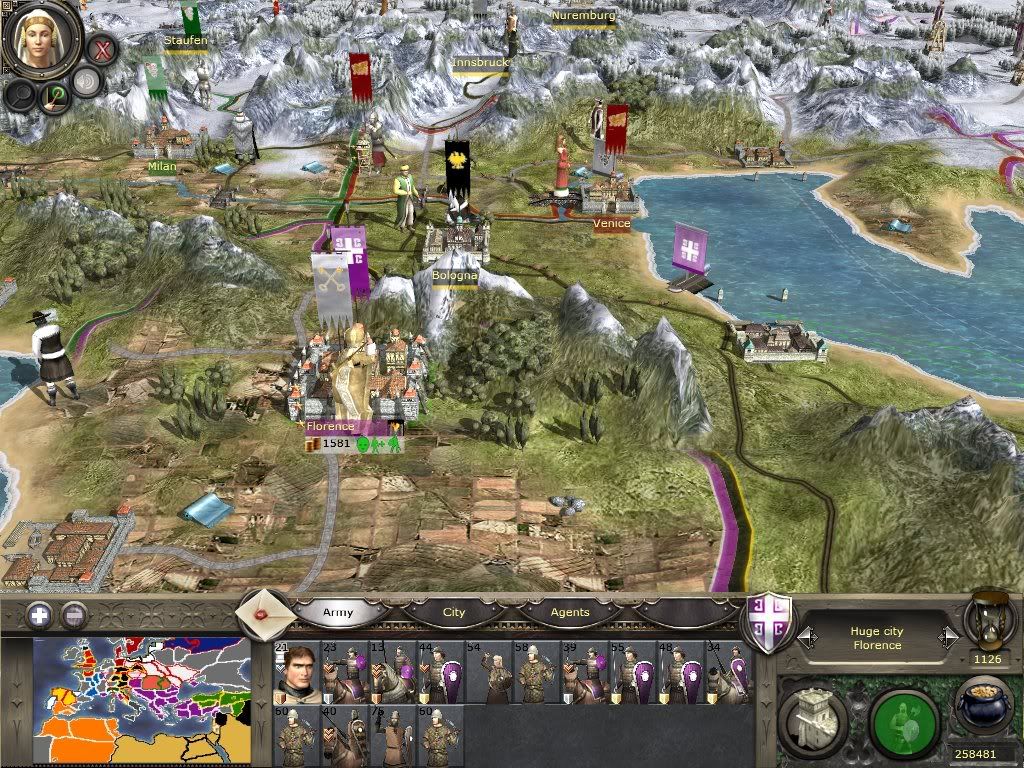
Task: Click the advisor pointer show-me button
Action: pos(52,96)
